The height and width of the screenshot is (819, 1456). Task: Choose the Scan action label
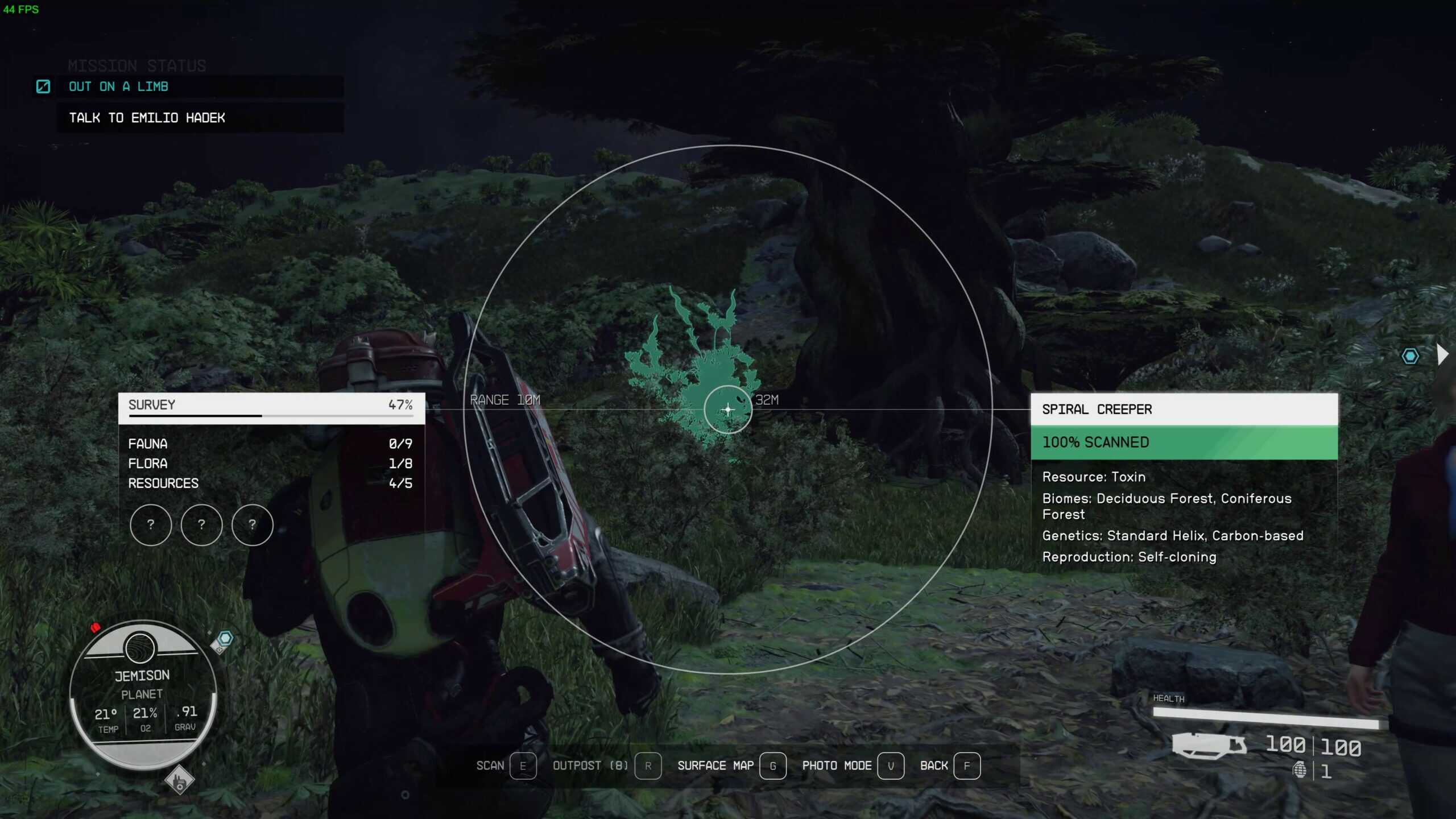490,766
